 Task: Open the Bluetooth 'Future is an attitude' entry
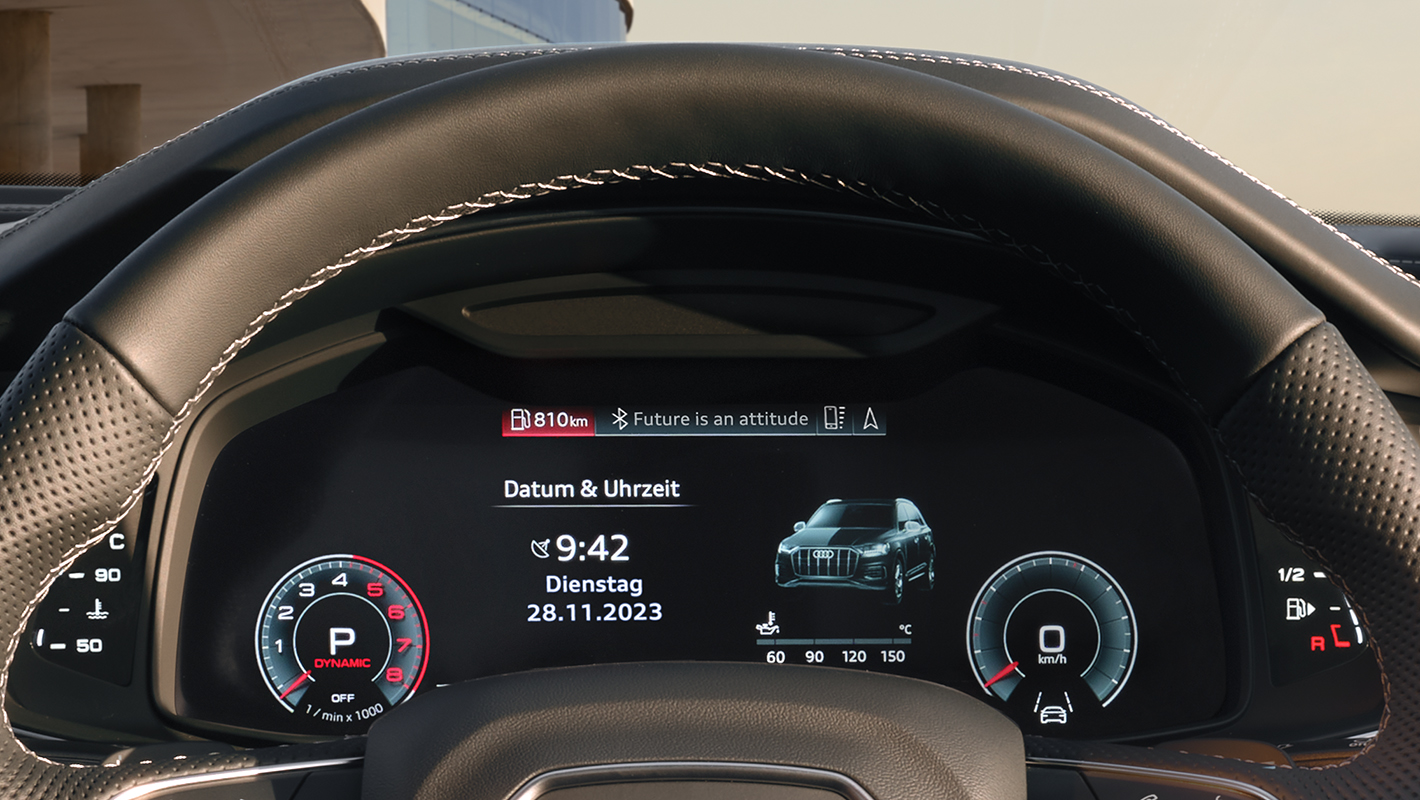click(x=710, y=420)
